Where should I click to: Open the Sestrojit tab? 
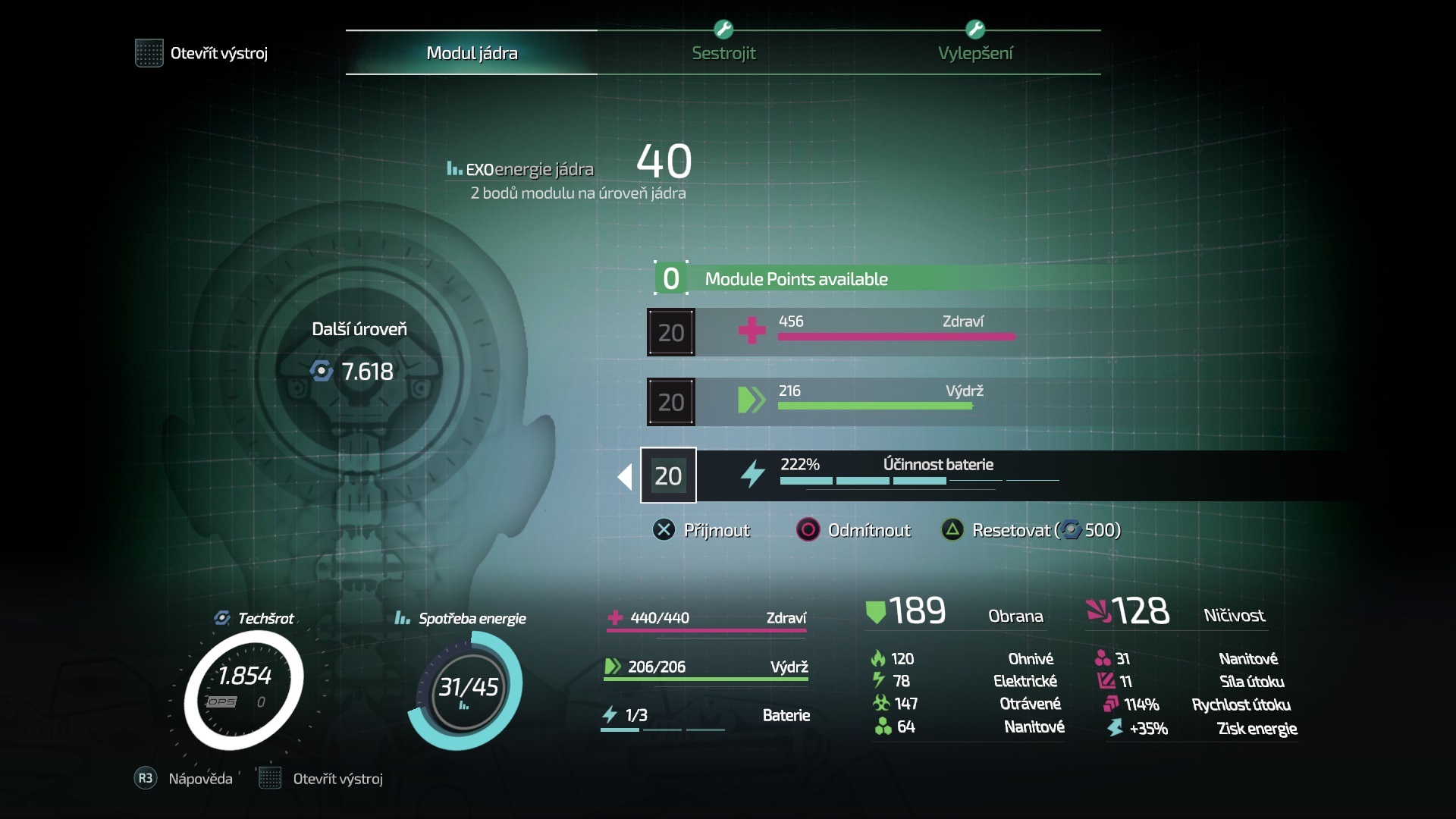tap(723, 53)
